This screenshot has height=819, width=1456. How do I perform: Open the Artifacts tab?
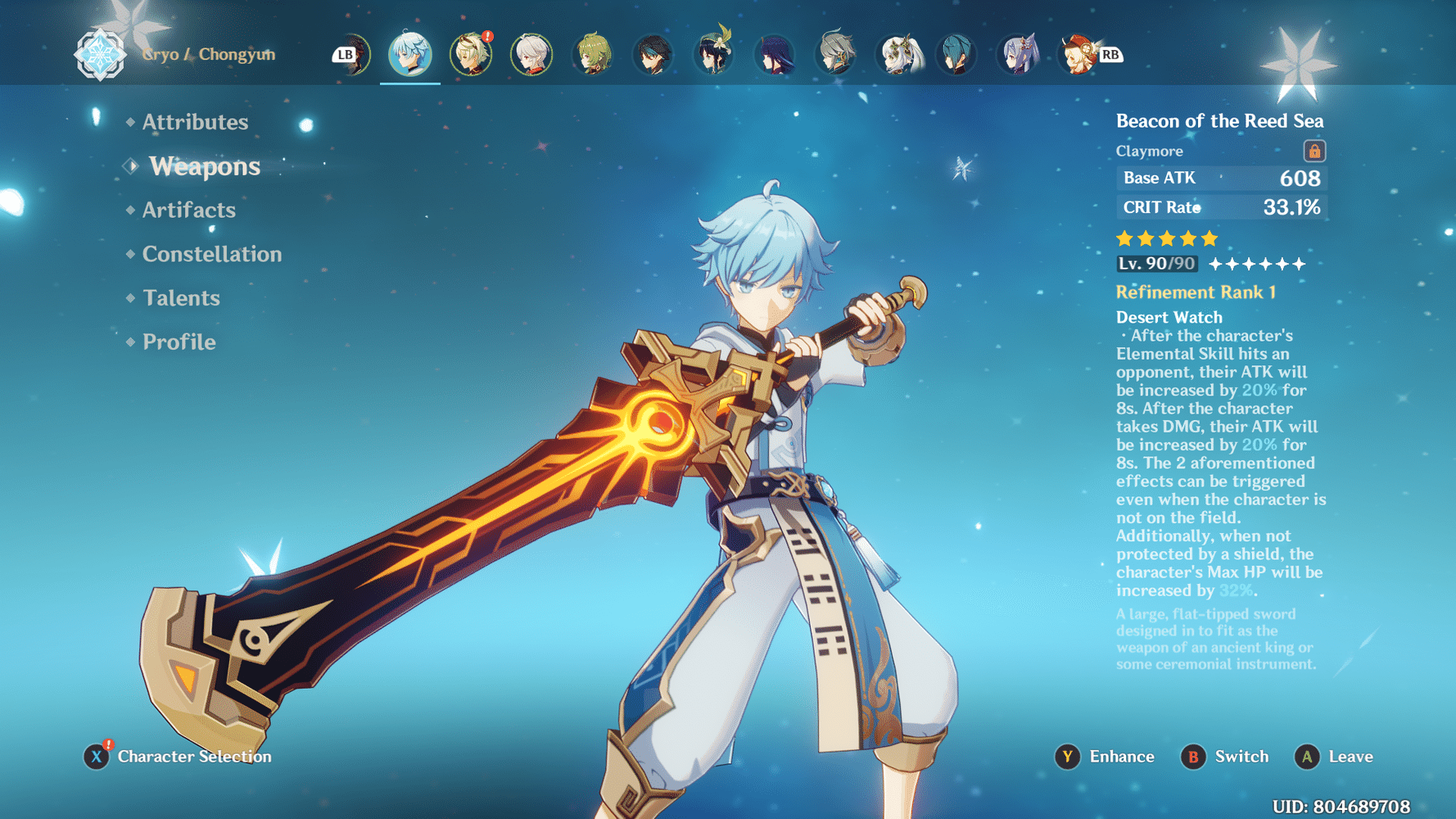188,210
